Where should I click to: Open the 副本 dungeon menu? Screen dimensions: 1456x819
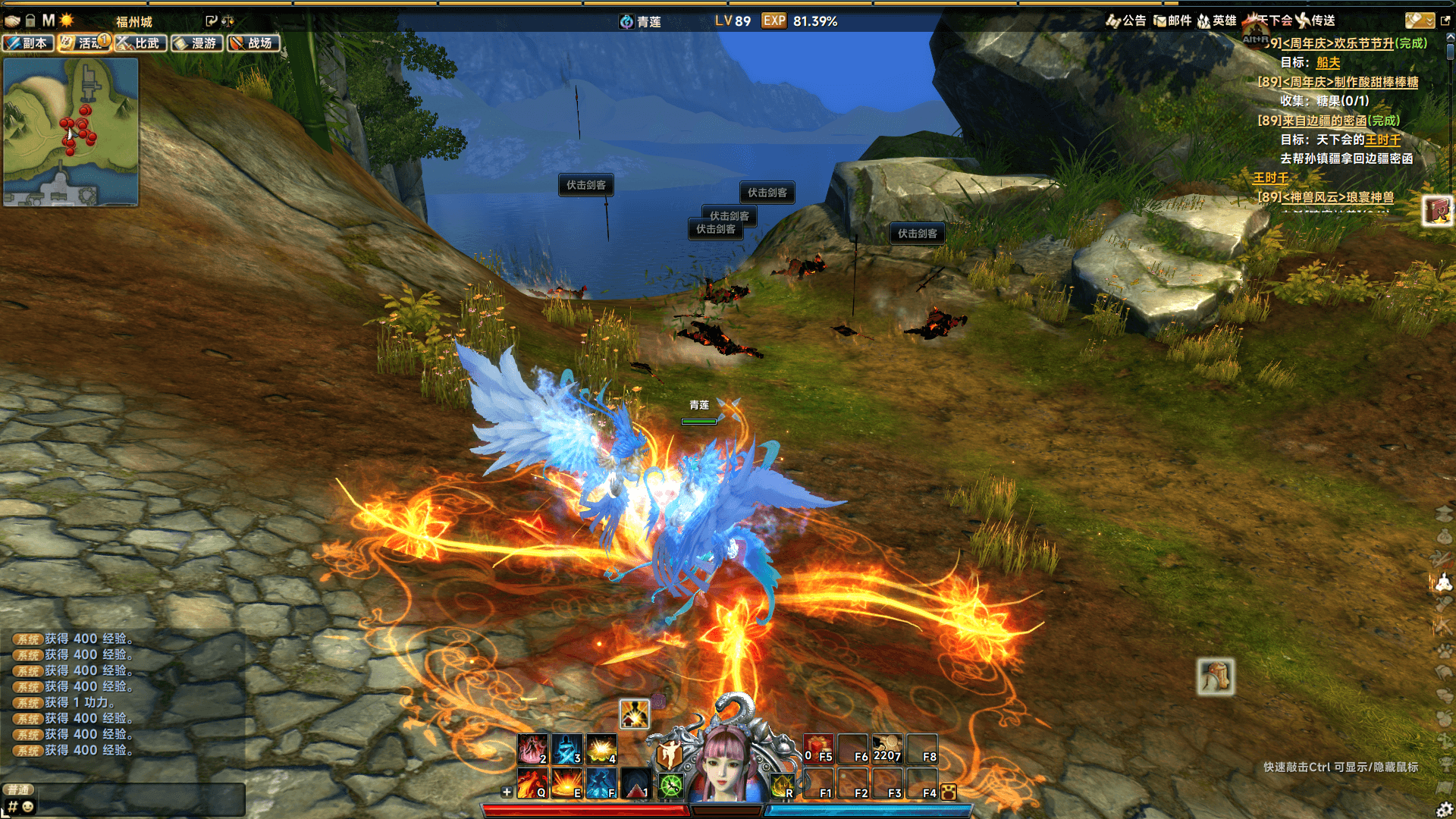coord(28,43)
